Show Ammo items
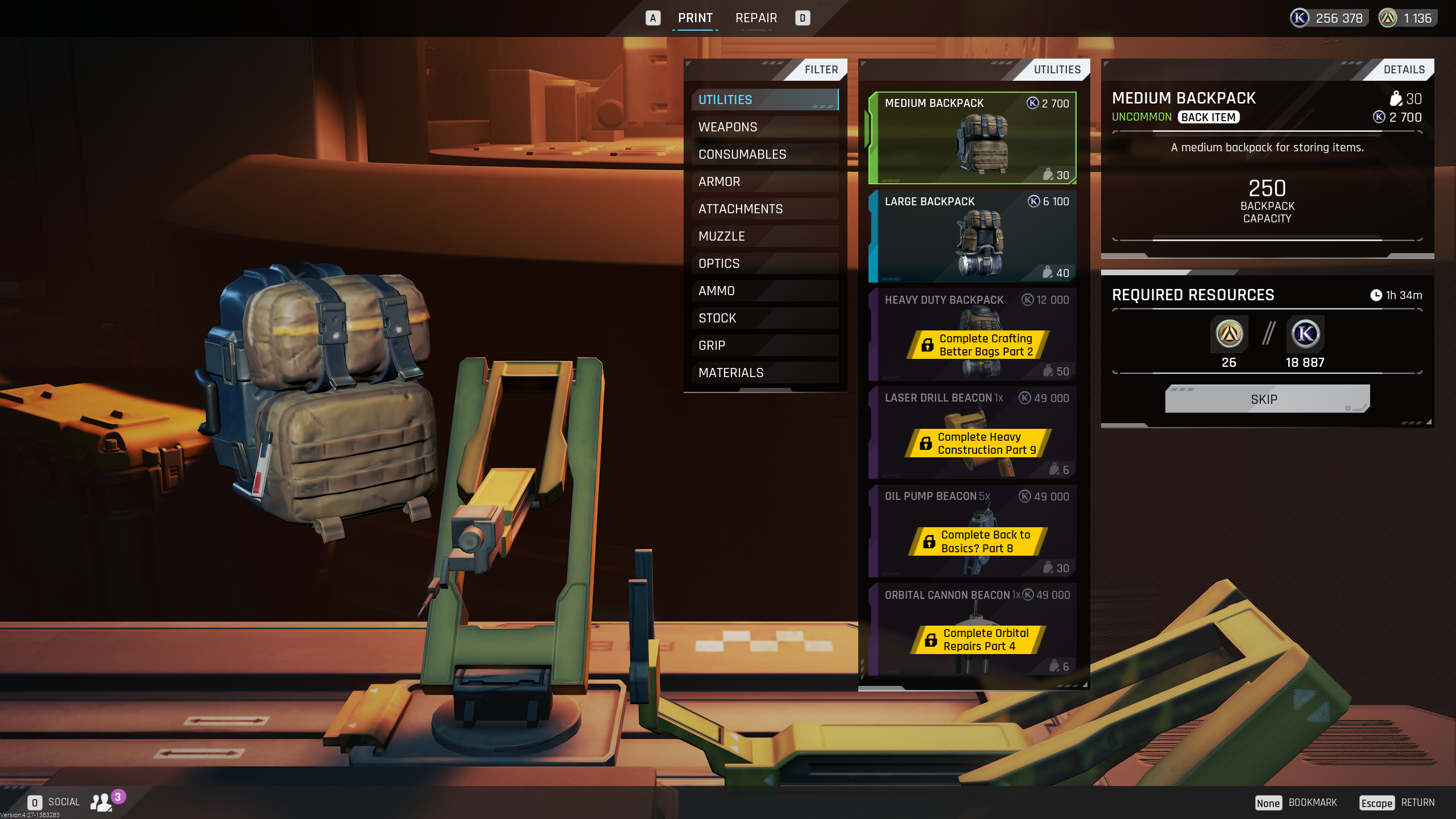The image size is (1456, 819). pos(764,291)
